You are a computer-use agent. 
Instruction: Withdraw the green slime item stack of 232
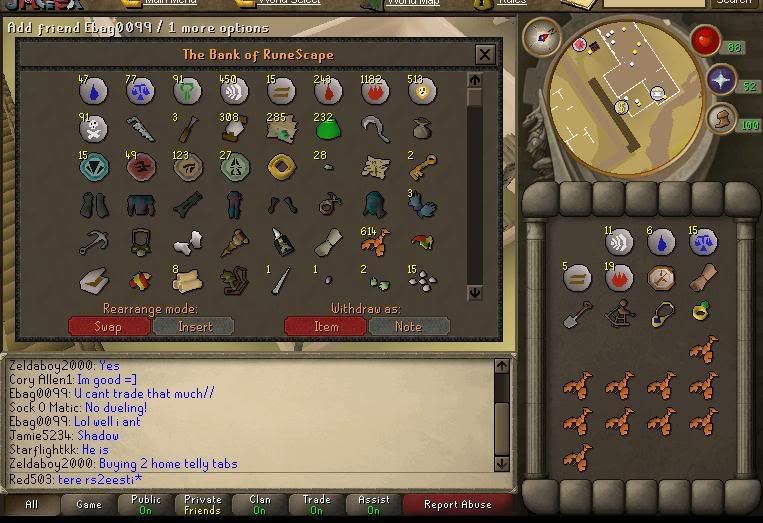[x=324, y=128]
